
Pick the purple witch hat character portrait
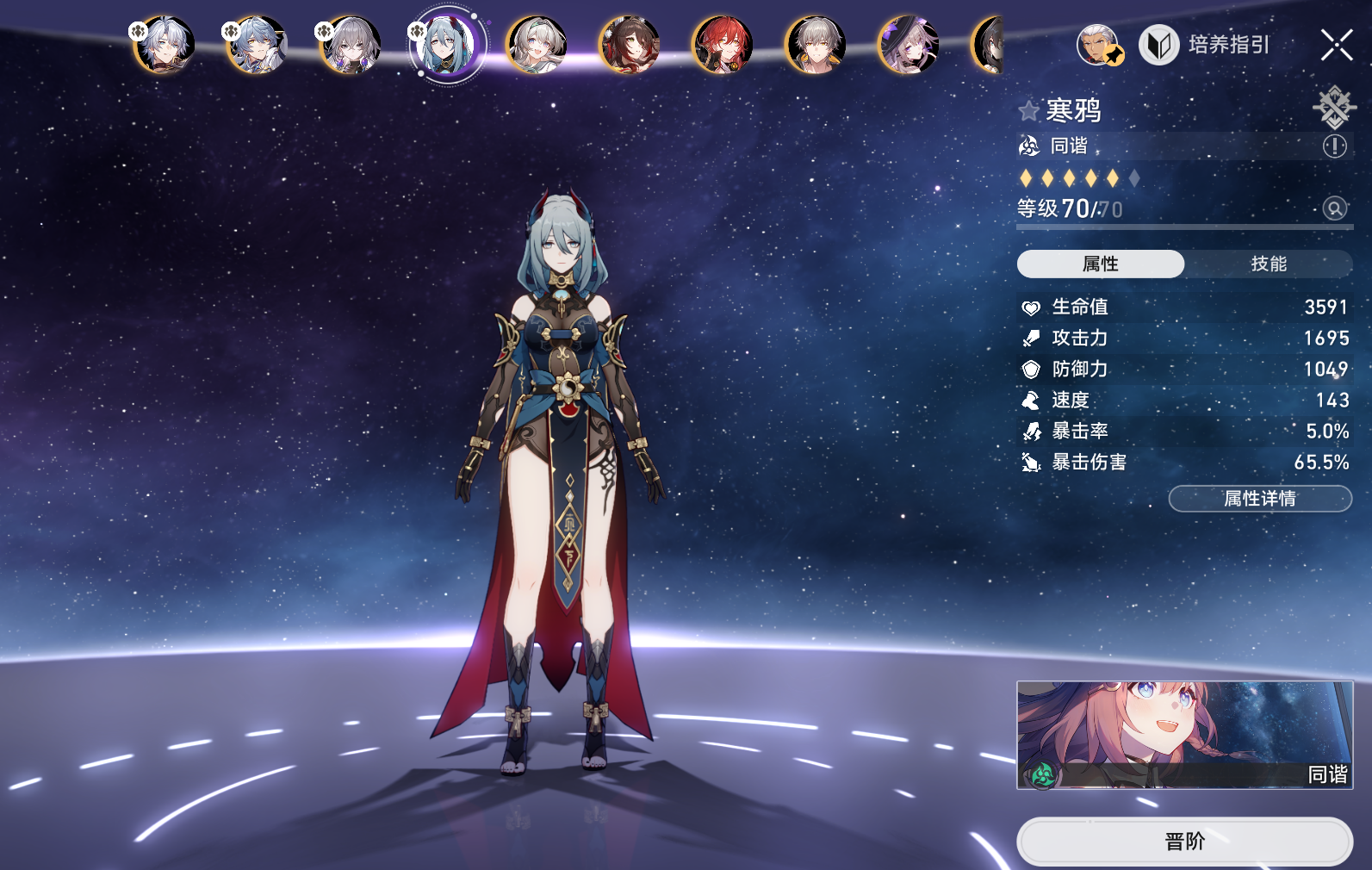tap(908, 45)
